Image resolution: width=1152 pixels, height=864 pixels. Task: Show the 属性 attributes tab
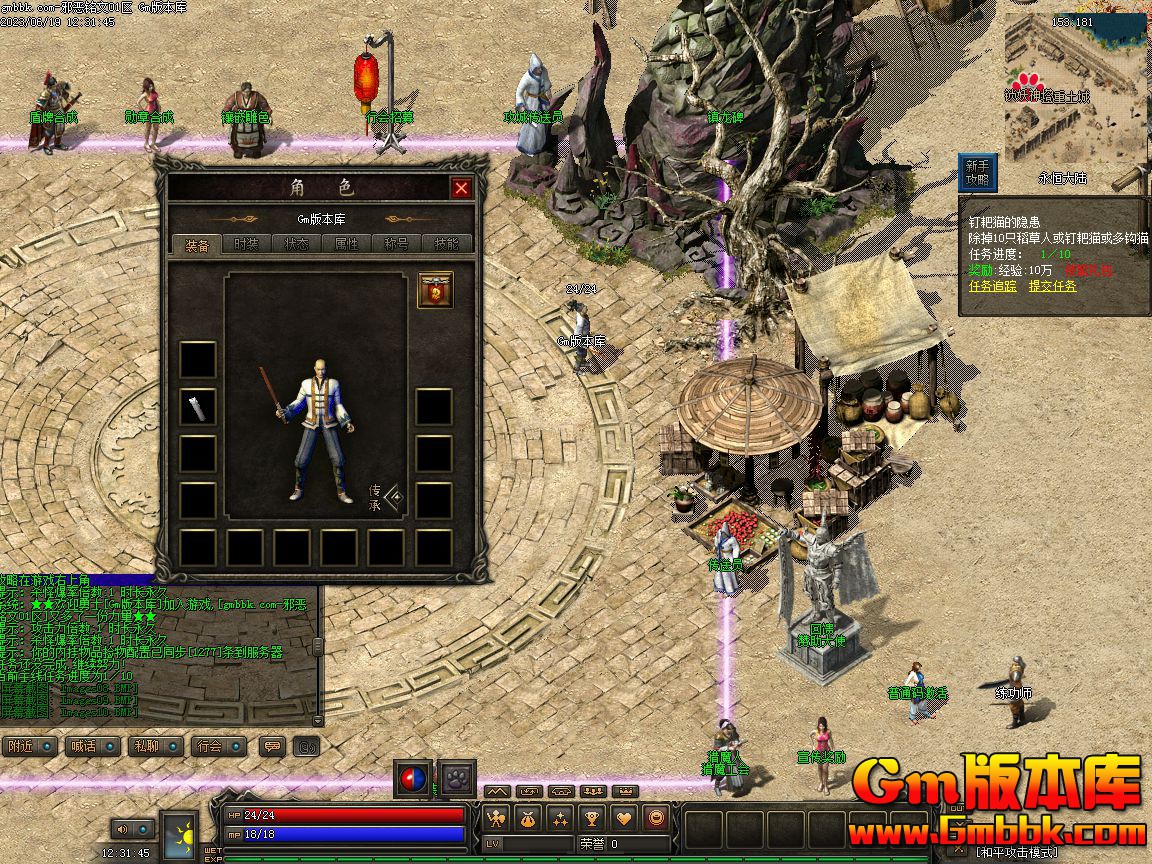tap(346, 245)
